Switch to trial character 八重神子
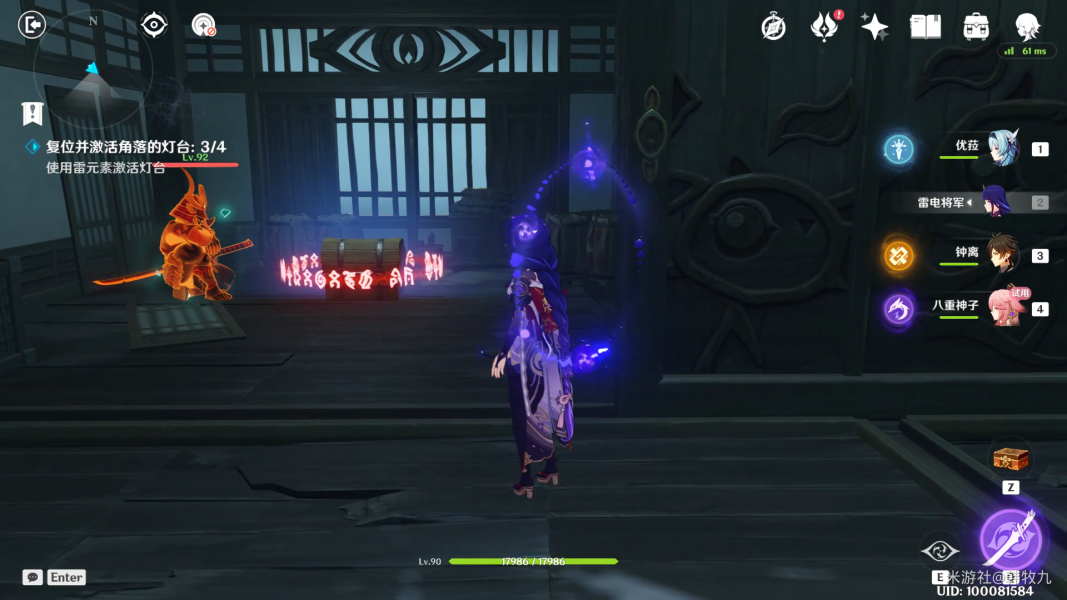This screenshot has width=1067, height=600. (x=1005, y=307)
